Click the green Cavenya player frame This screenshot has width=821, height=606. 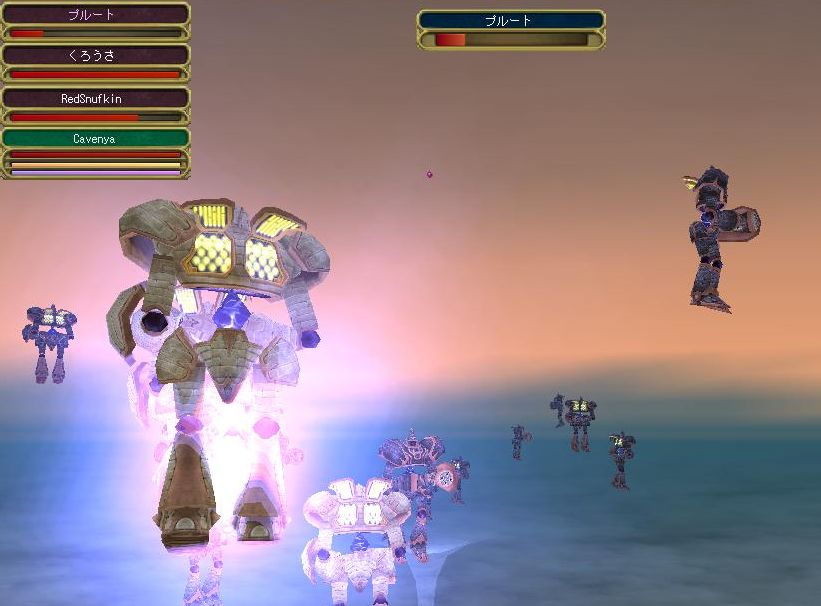pyautogui.click(x=95, y=139)
